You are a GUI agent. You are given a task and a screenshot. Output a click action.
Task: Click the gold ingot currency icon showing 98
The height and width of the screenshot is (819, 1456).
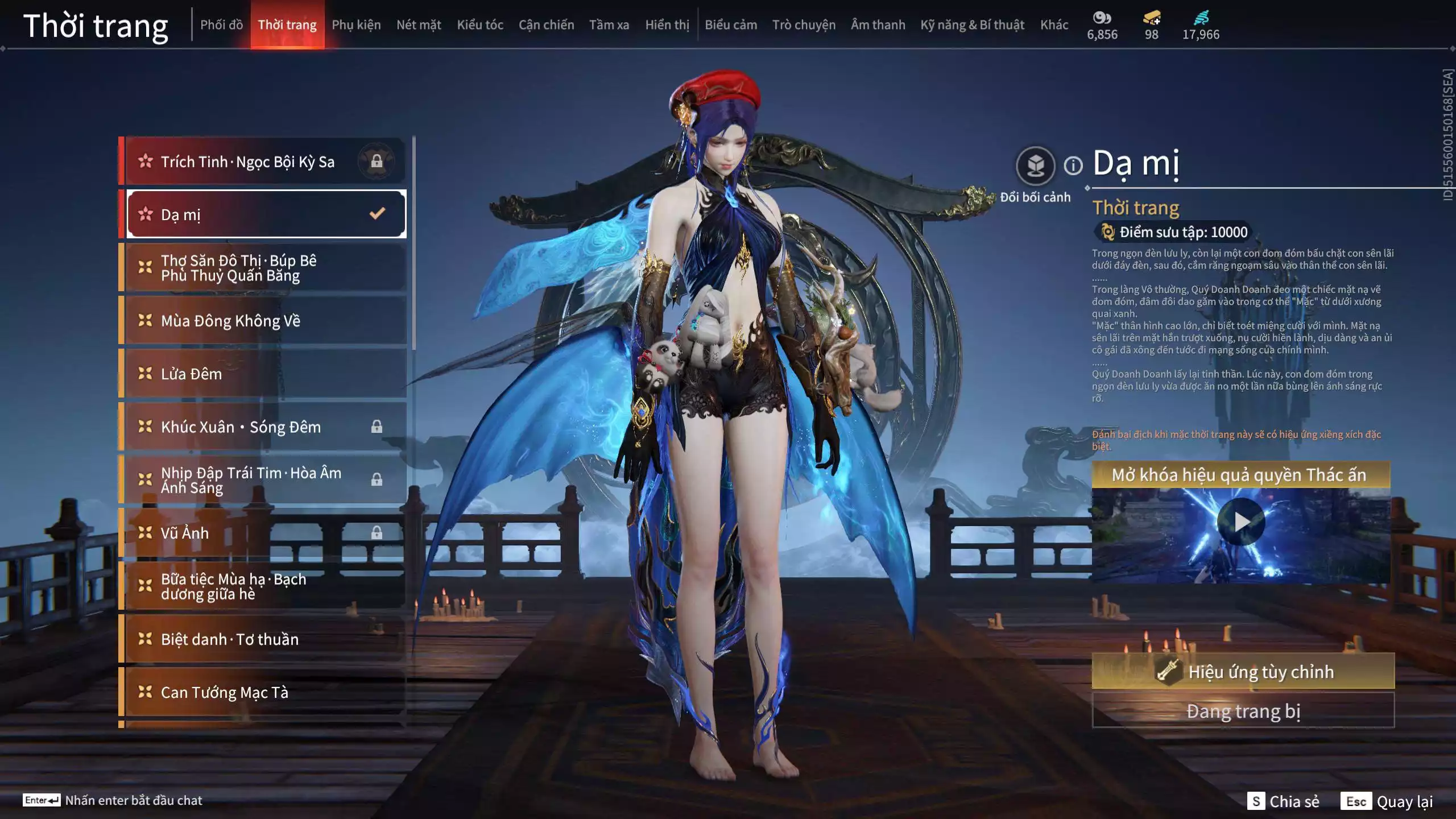point(1151,19)
